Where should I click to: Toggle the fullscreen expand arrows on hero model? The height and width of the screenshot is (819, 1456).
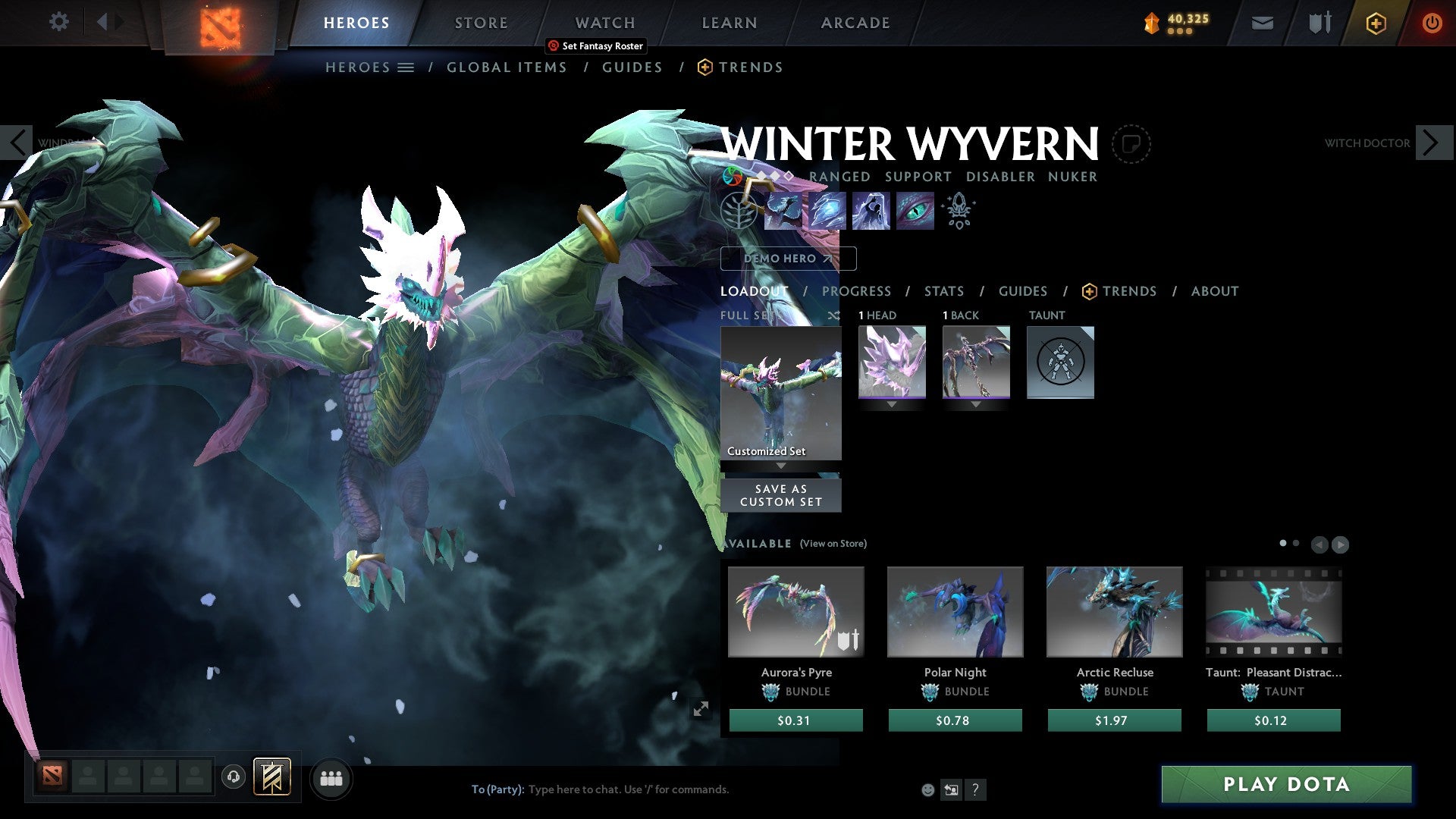click(x=701, y=709)
